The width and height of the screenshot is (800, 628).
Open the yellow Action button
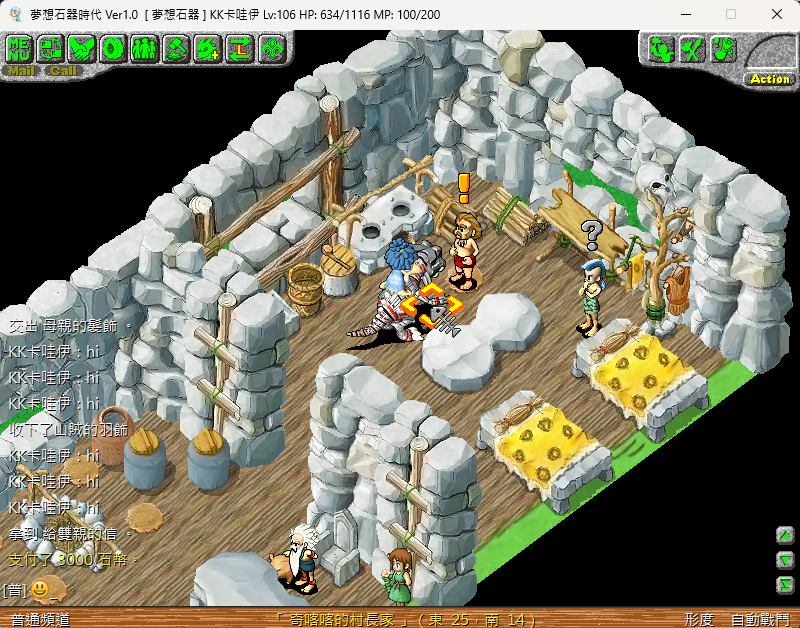tap(770, 79)
